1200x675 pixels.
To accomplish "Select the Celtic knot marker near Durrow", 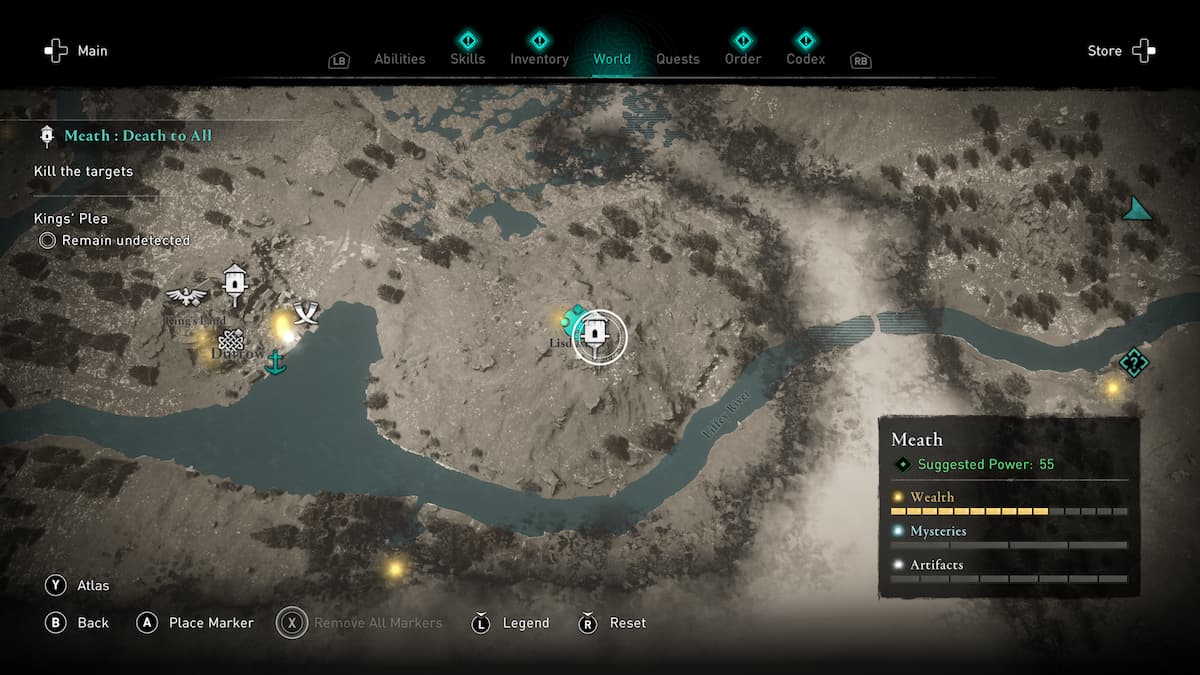I will pos(231,340).
